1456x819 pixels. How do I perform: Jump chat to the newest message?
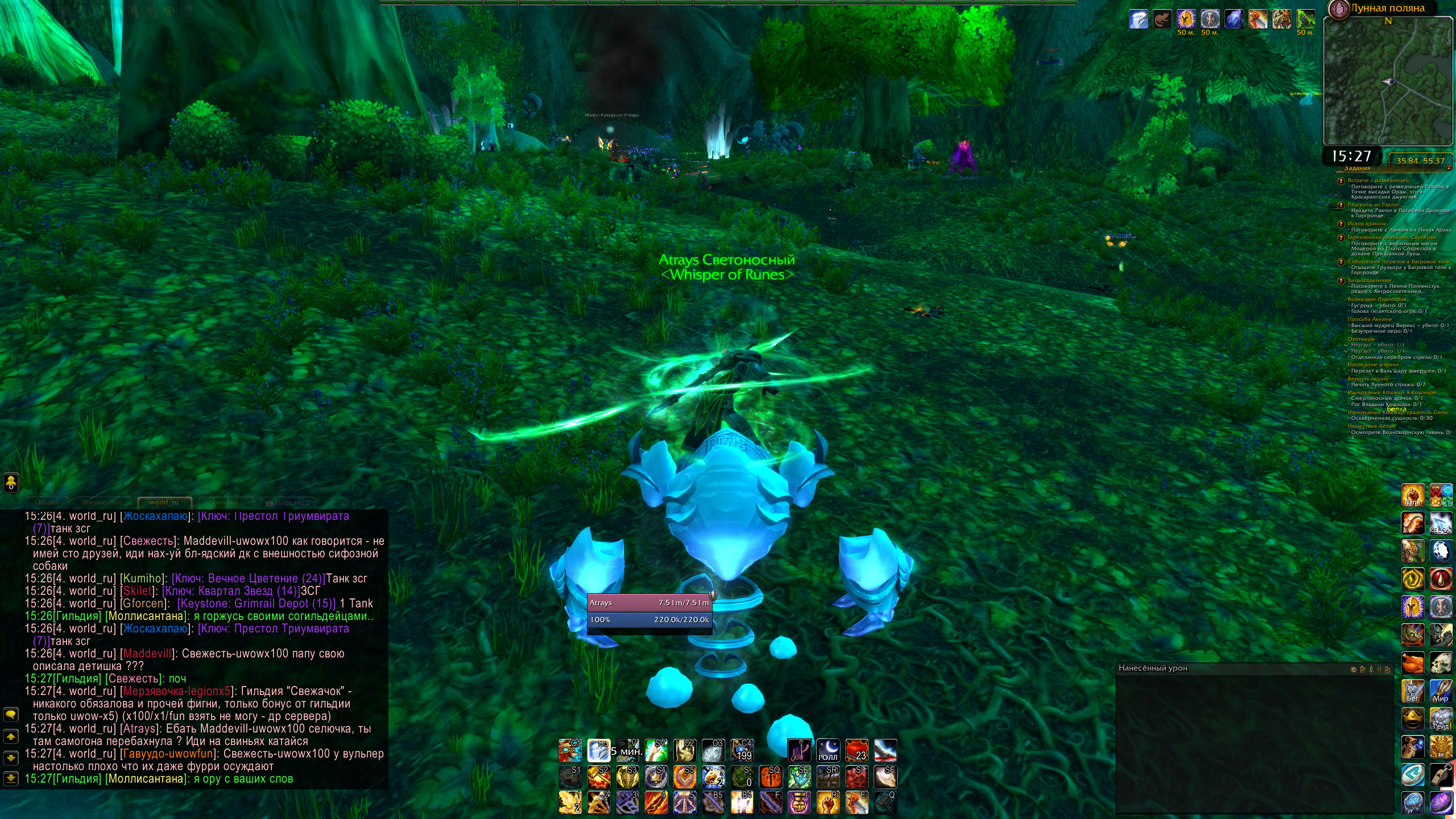11,777
